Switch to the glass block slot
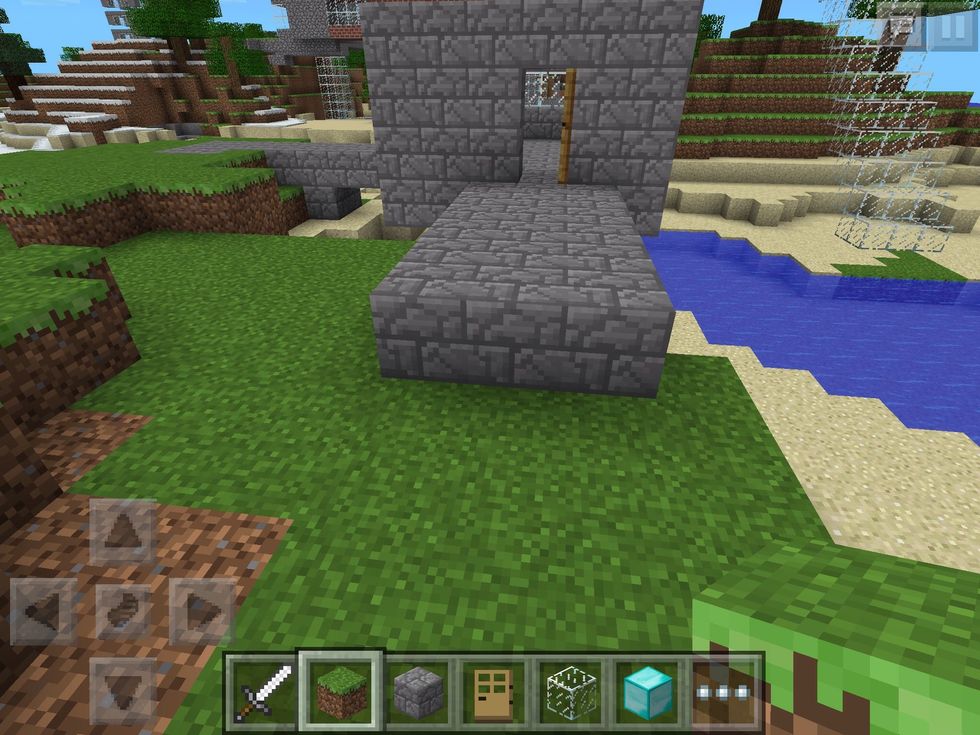The width and height of the screenshot is (980, 735). coord(571,691)
